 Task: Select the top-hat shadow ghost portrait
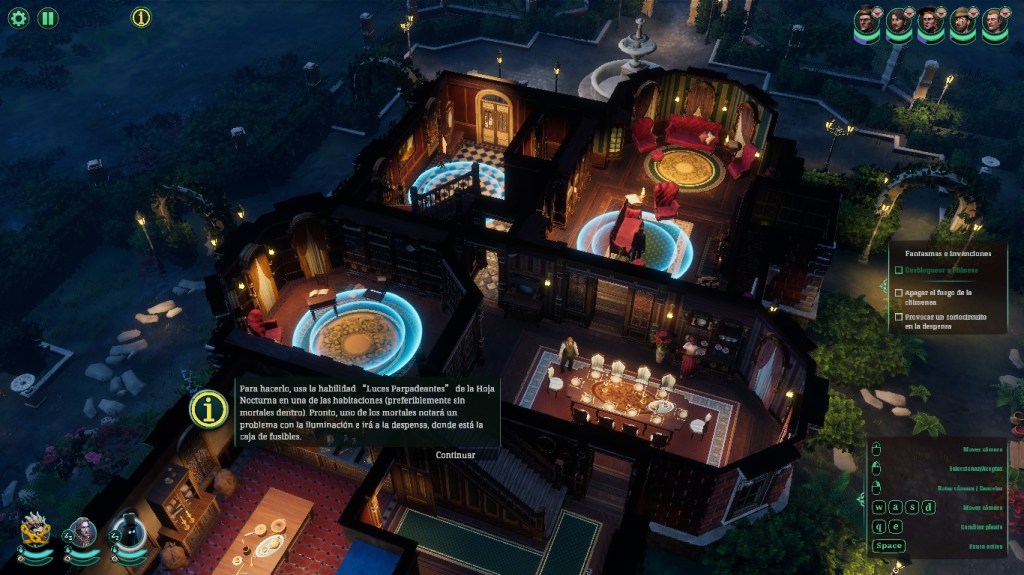[x=128, y=531]
